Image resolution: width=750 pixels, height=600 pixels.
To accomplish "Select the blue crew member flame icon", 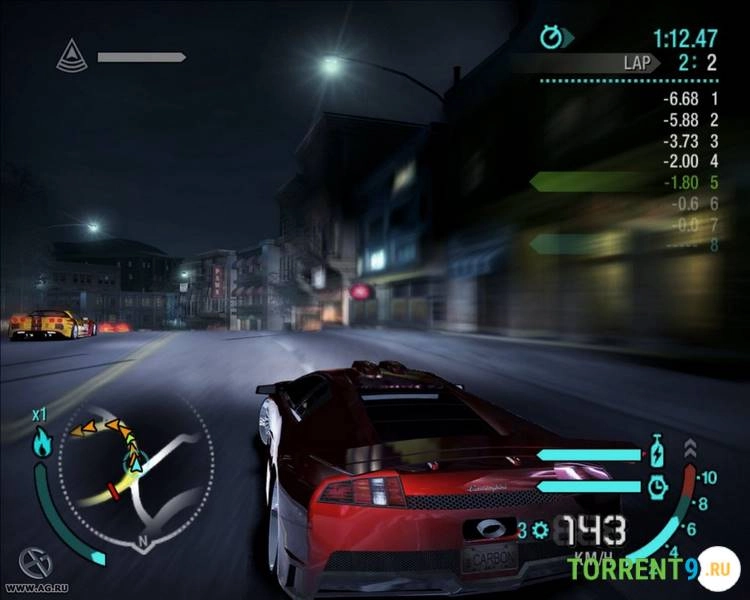I will pos(41,442).
